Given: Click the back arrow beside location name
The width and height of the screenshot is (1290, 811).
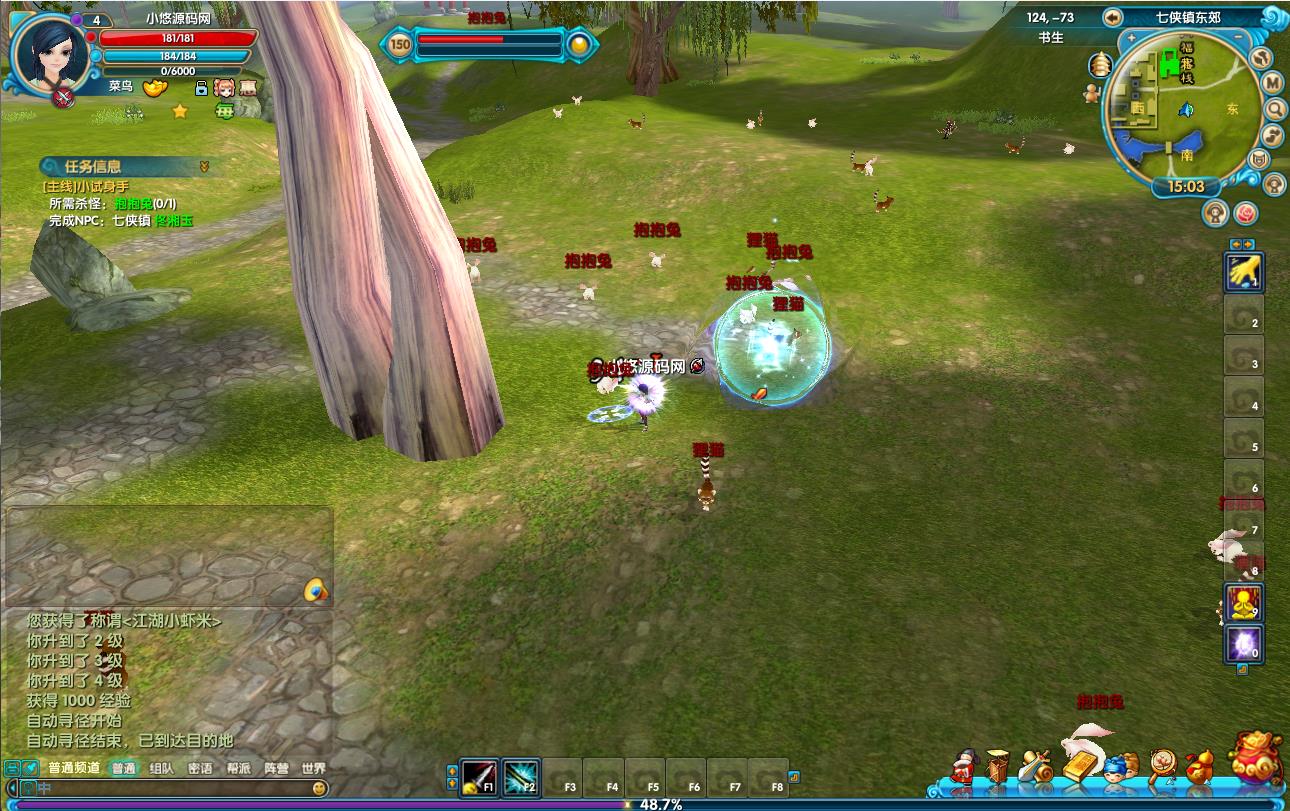Looking at the screenshot, I should [1113, 17].
